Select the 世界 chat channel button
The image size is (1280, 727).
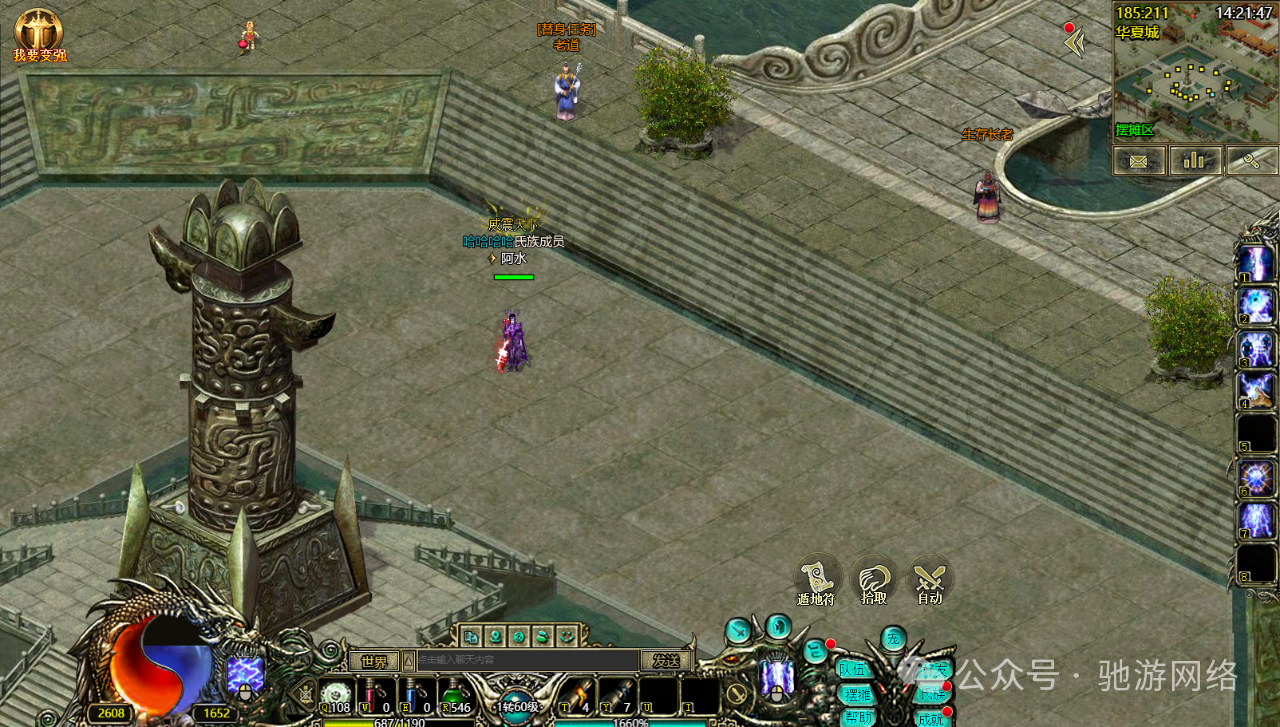click(x=374, y=661)
